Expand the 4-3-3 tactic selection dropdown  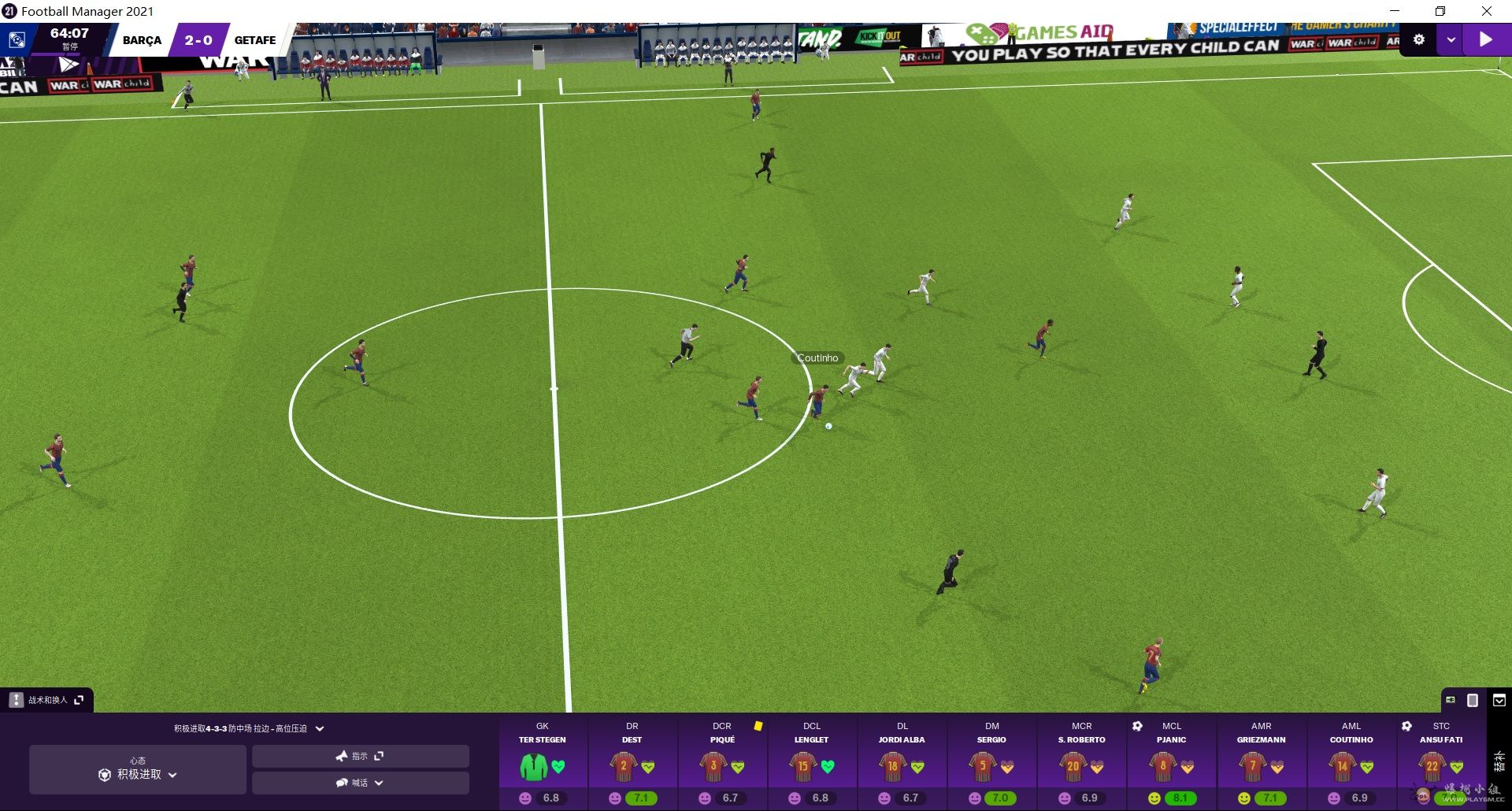[320, 729]
